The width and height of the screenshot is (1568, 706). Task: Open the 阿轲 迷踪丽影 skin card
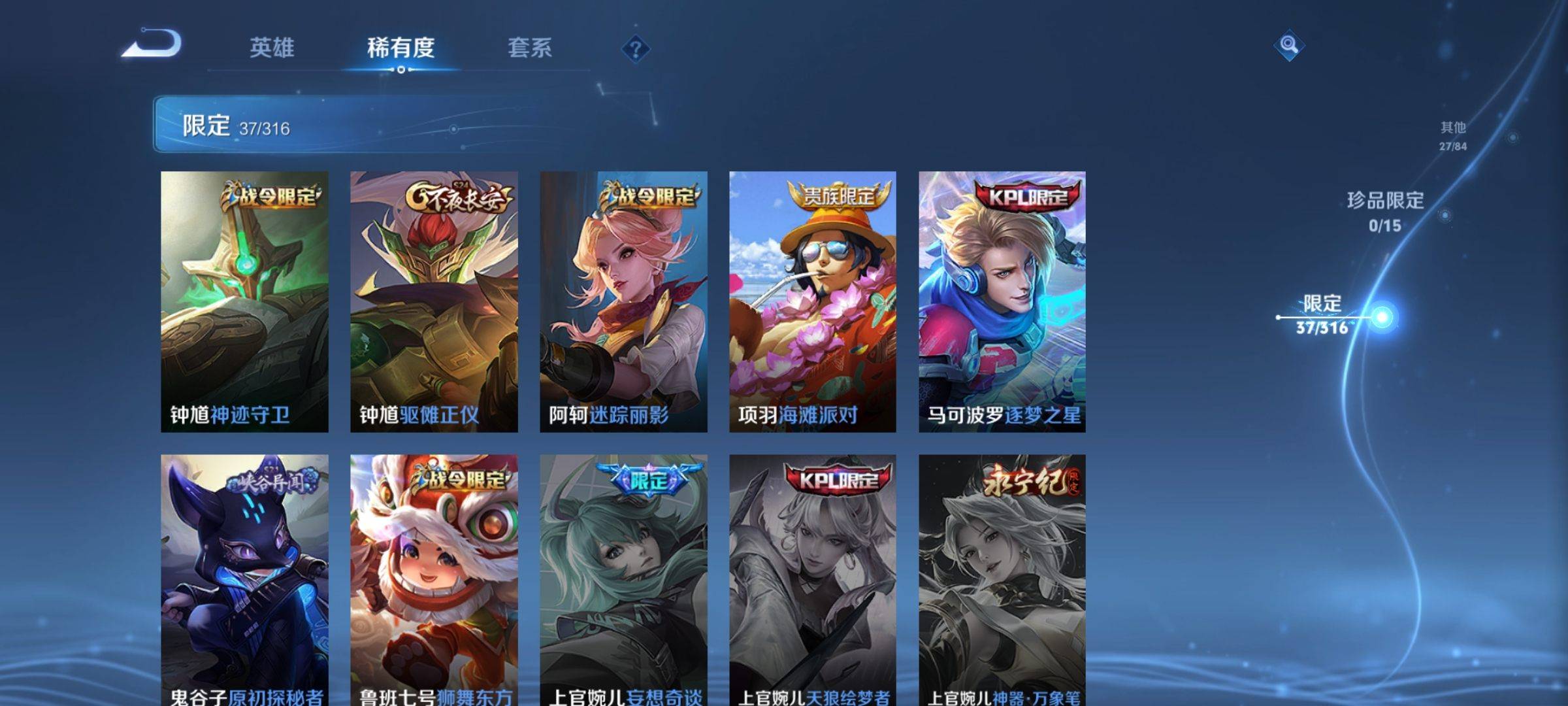click(x=623, y=301)
